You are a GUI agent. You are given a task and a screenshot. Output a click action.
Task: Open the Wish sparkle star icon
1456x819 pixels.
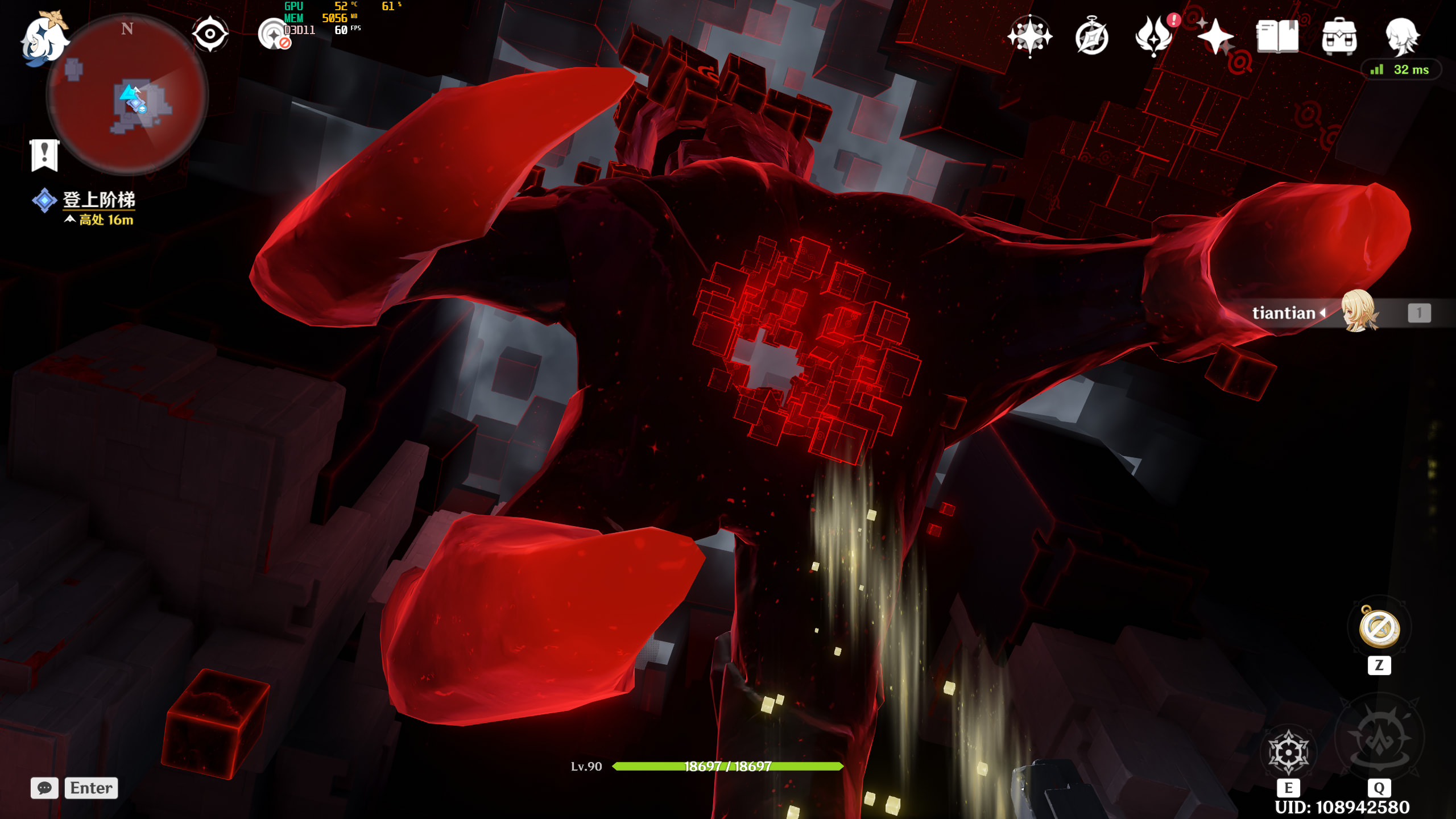1215,36
